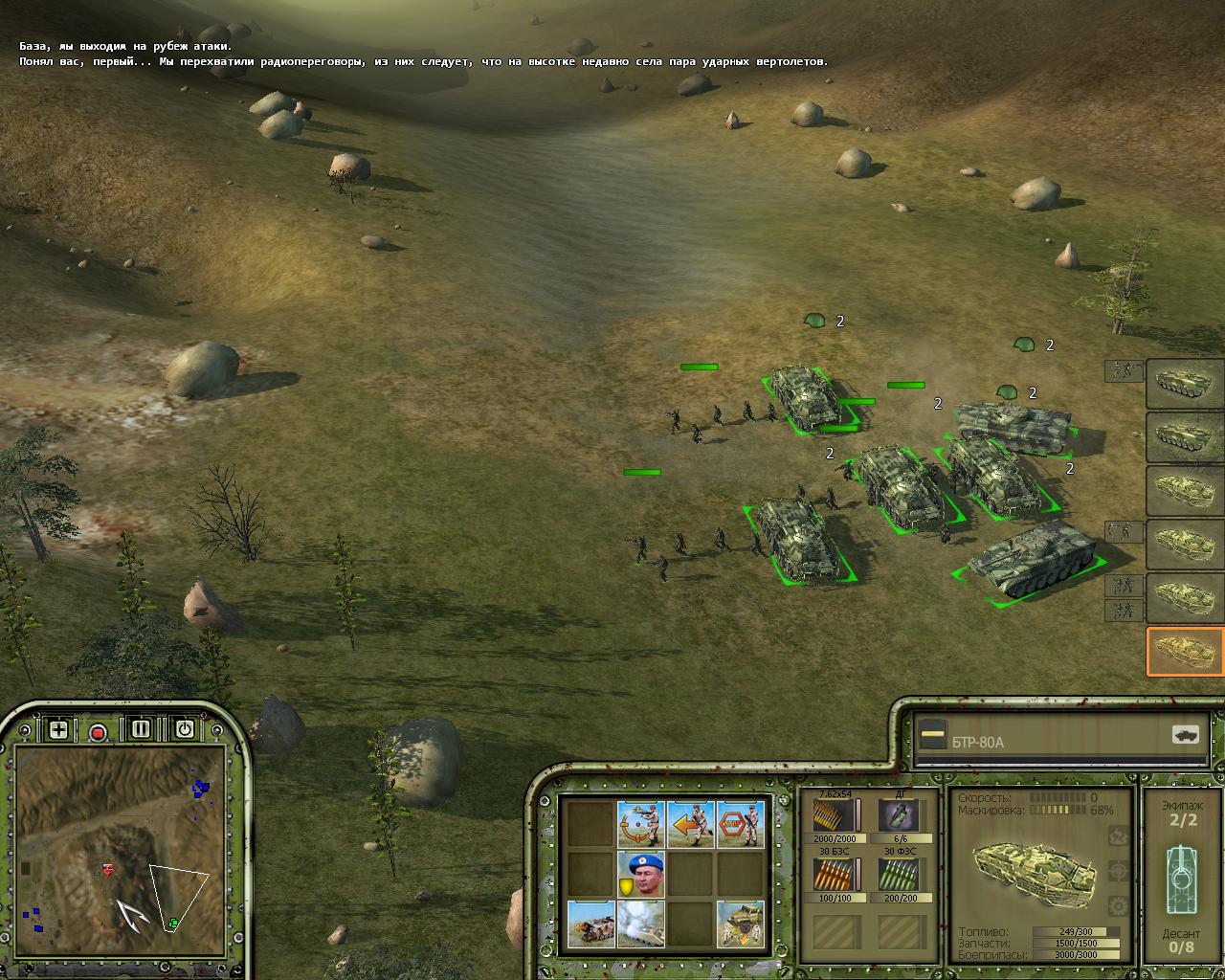Image resolution: width=1225 pixels, height=980 pixels.
Task: Select the ДГ smoke grenade slot
Action: click(x=898, y=816)
